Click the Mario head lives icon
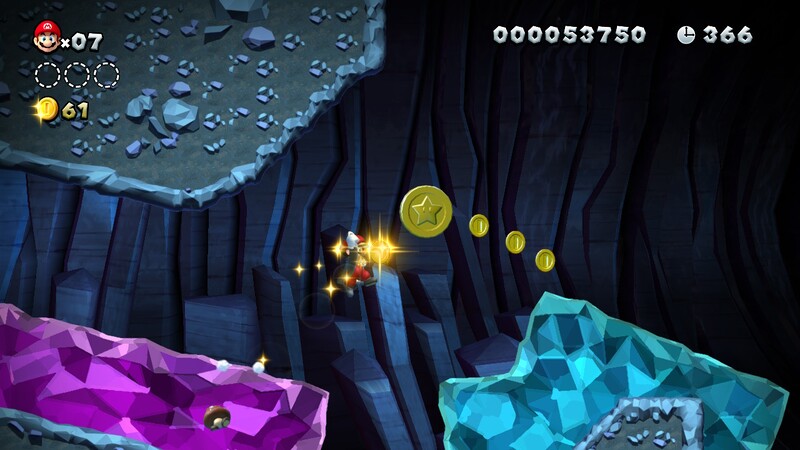The image size is (800, 450). [46, 37]
